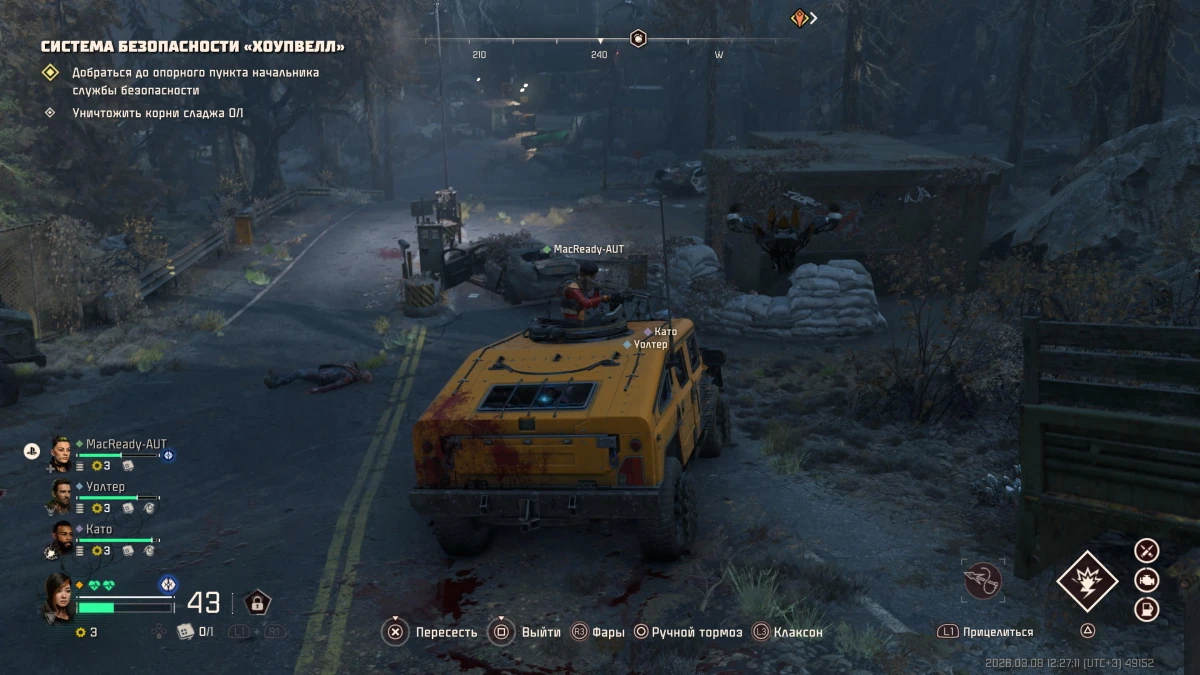Click the PlayStation badge beside MacReady-AUT

[31, 451]
